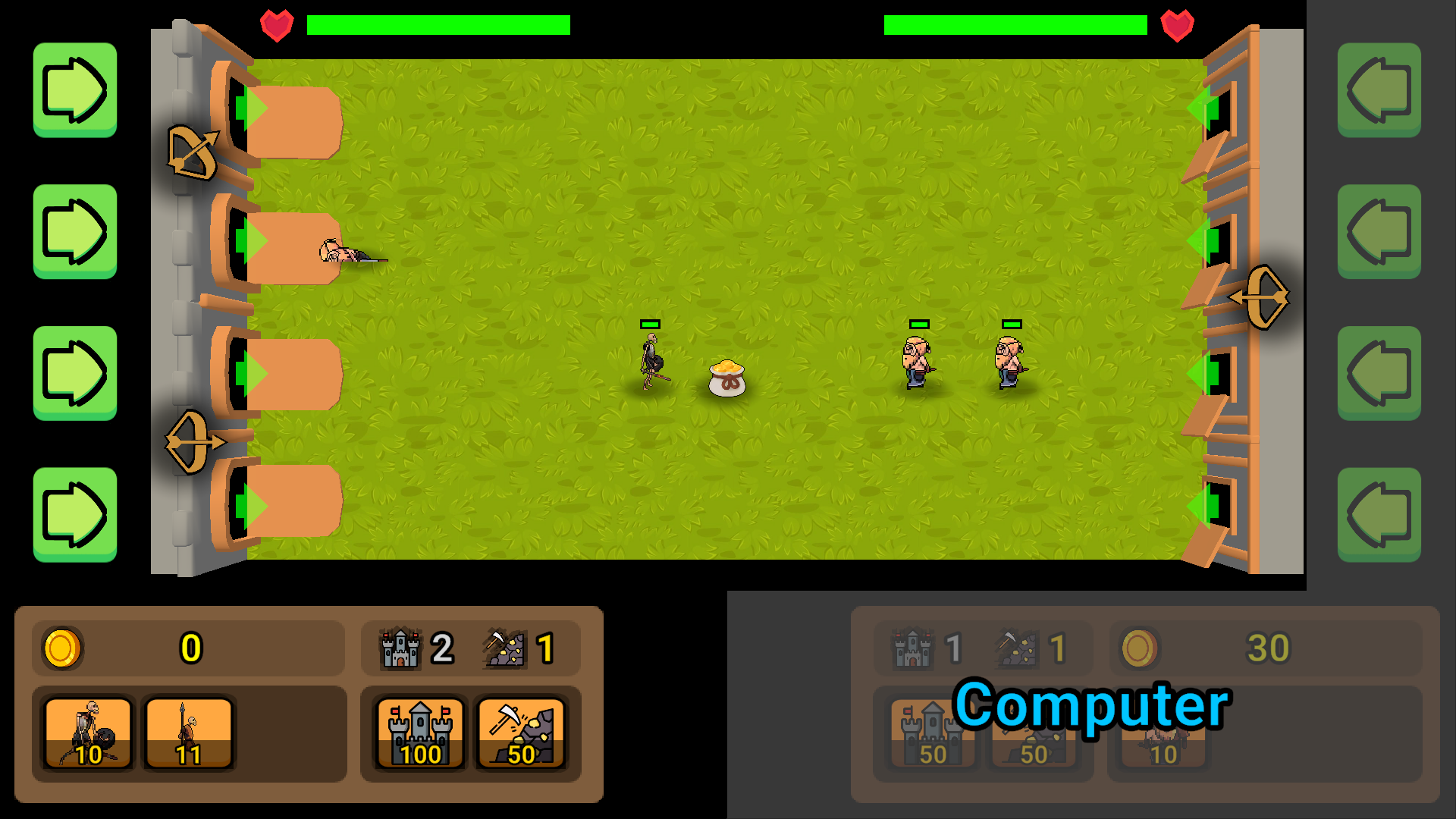Image resolution: width=1456 pixels, height=819 pixels.
Task: Click the pickaxe mine counter showing 1
Action: (x=505, y=648)
